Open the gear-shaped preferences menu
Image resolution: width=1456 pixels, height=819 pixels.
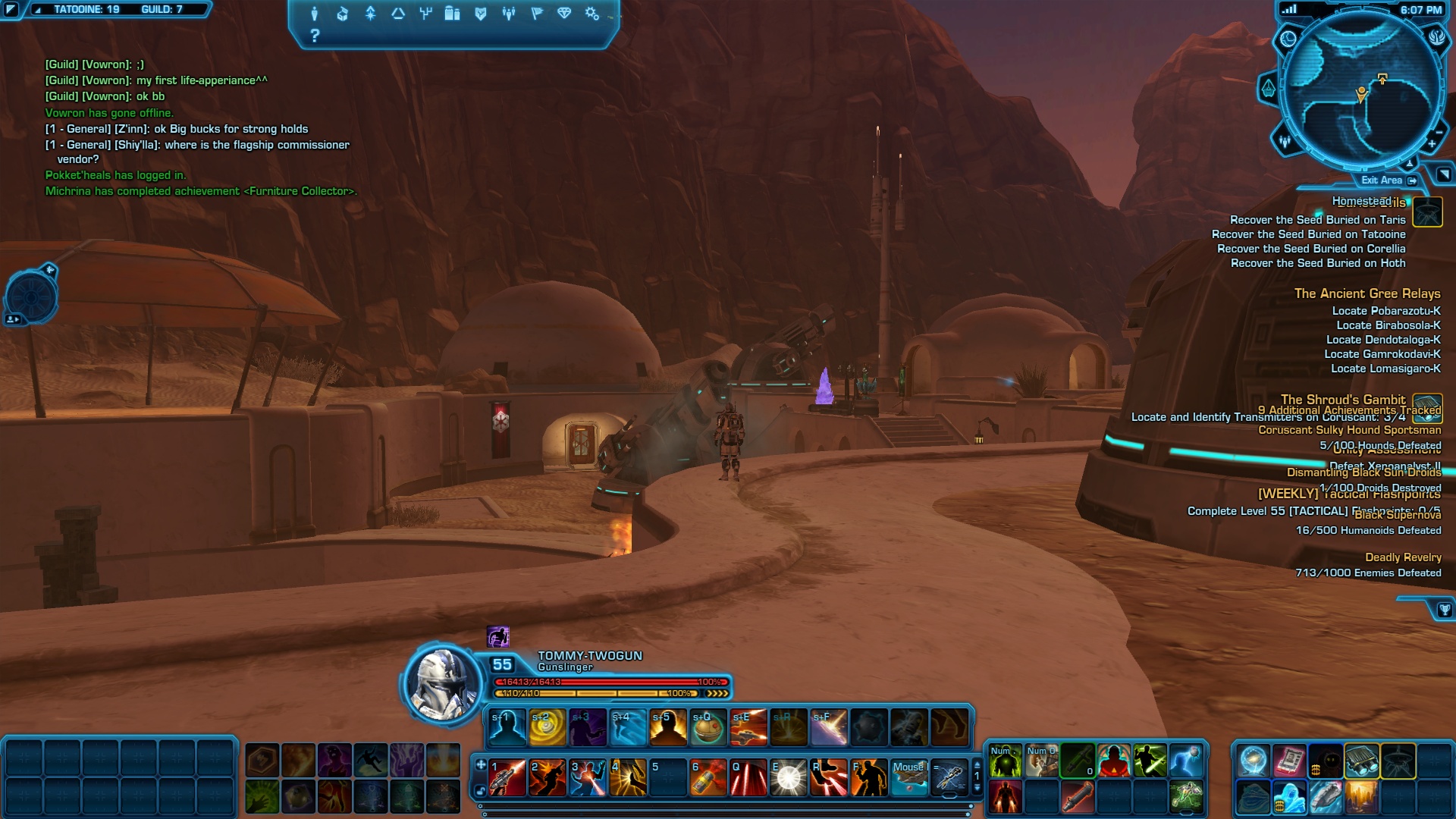592,14
